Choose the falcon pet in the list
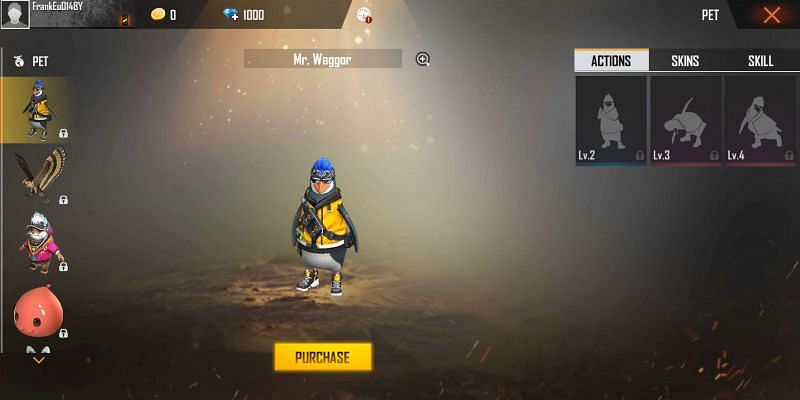800x400 pixels. coord(37,175)
